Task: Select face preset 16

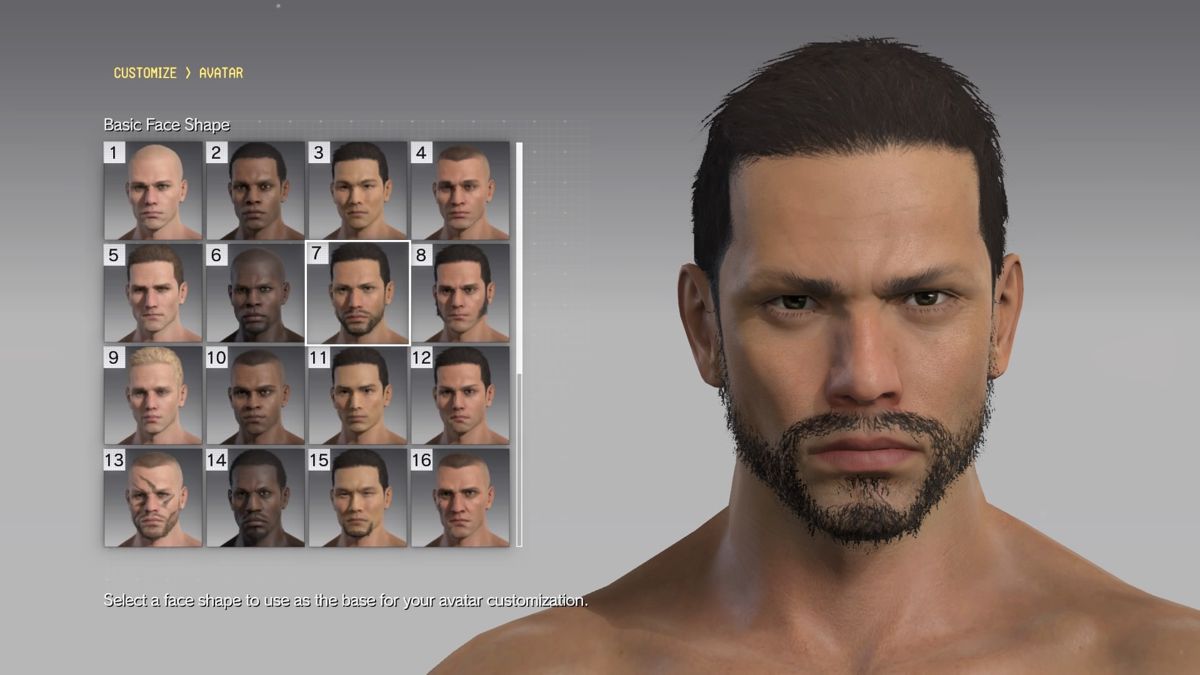Action: pyautogui.click(x=460, y=497)
